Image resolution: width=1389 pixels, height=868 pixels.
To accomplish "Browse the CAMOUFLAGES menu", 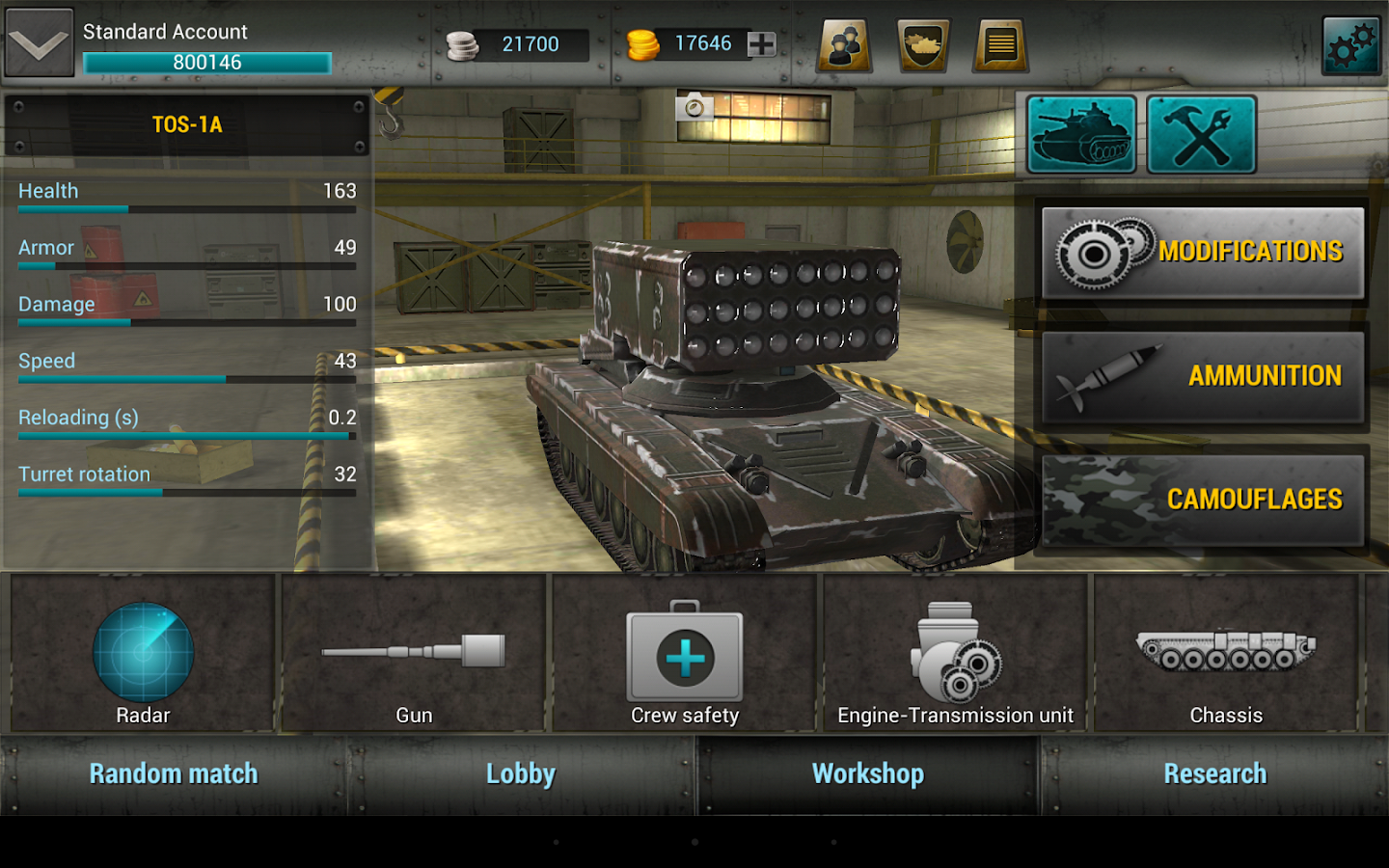I will click(x=1202, y=500).
